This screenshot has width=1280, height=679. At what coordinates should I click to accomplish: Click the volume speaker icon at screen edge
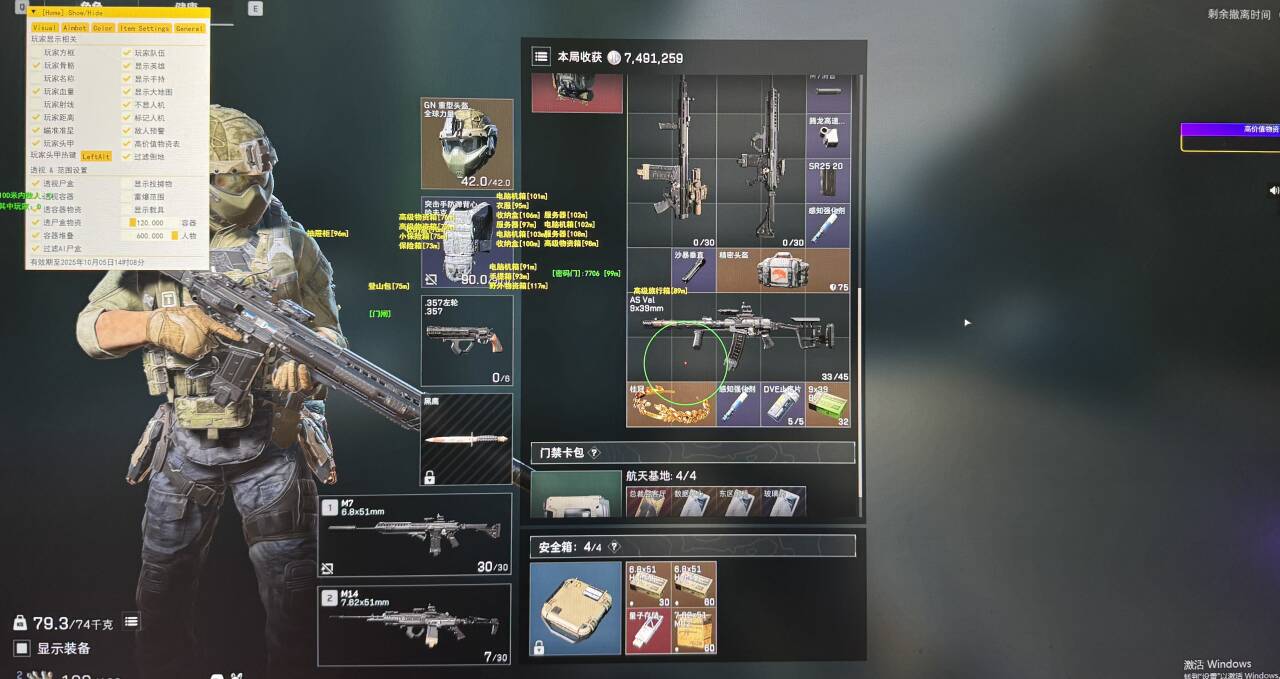point(1273,190)
